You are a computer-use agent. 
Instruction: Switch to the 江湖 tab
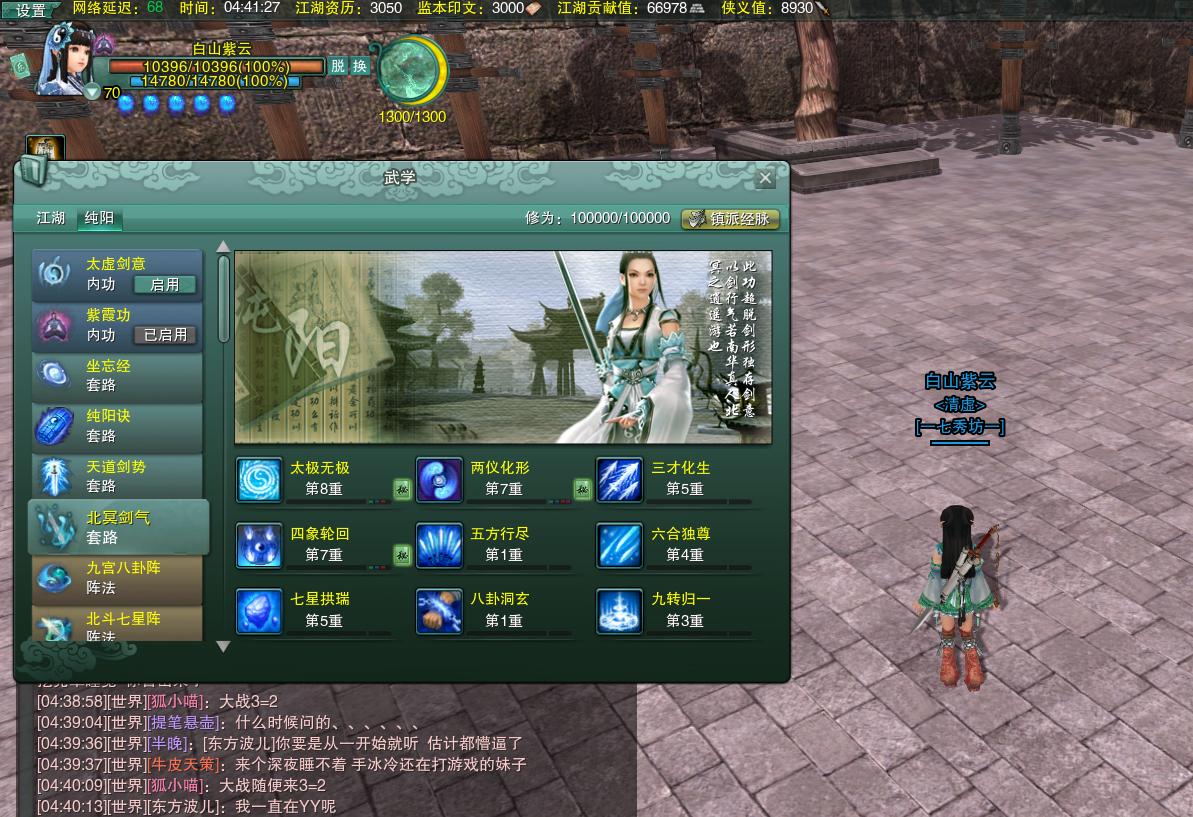click(51, 218)
